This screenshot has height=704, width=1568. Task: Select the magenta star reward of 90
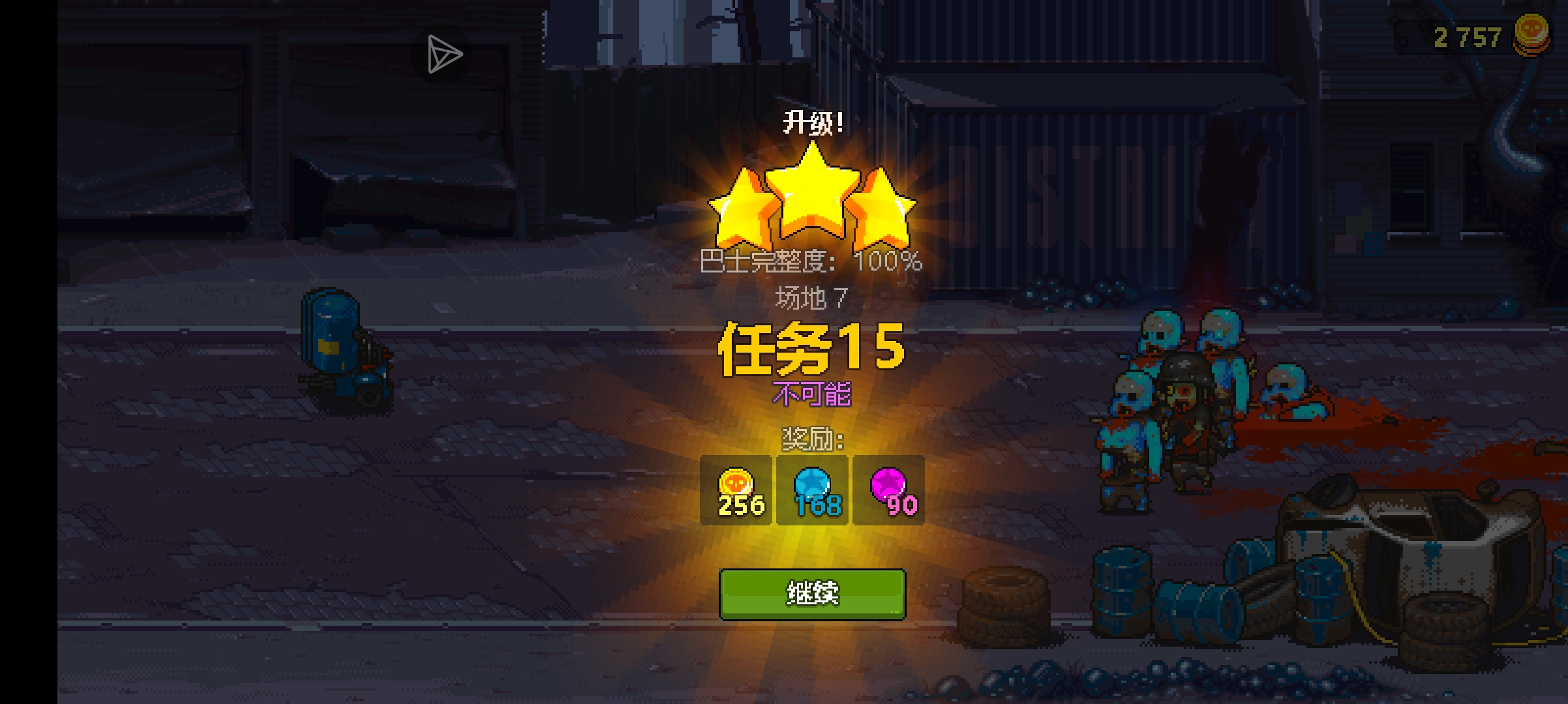pos(889,491)
